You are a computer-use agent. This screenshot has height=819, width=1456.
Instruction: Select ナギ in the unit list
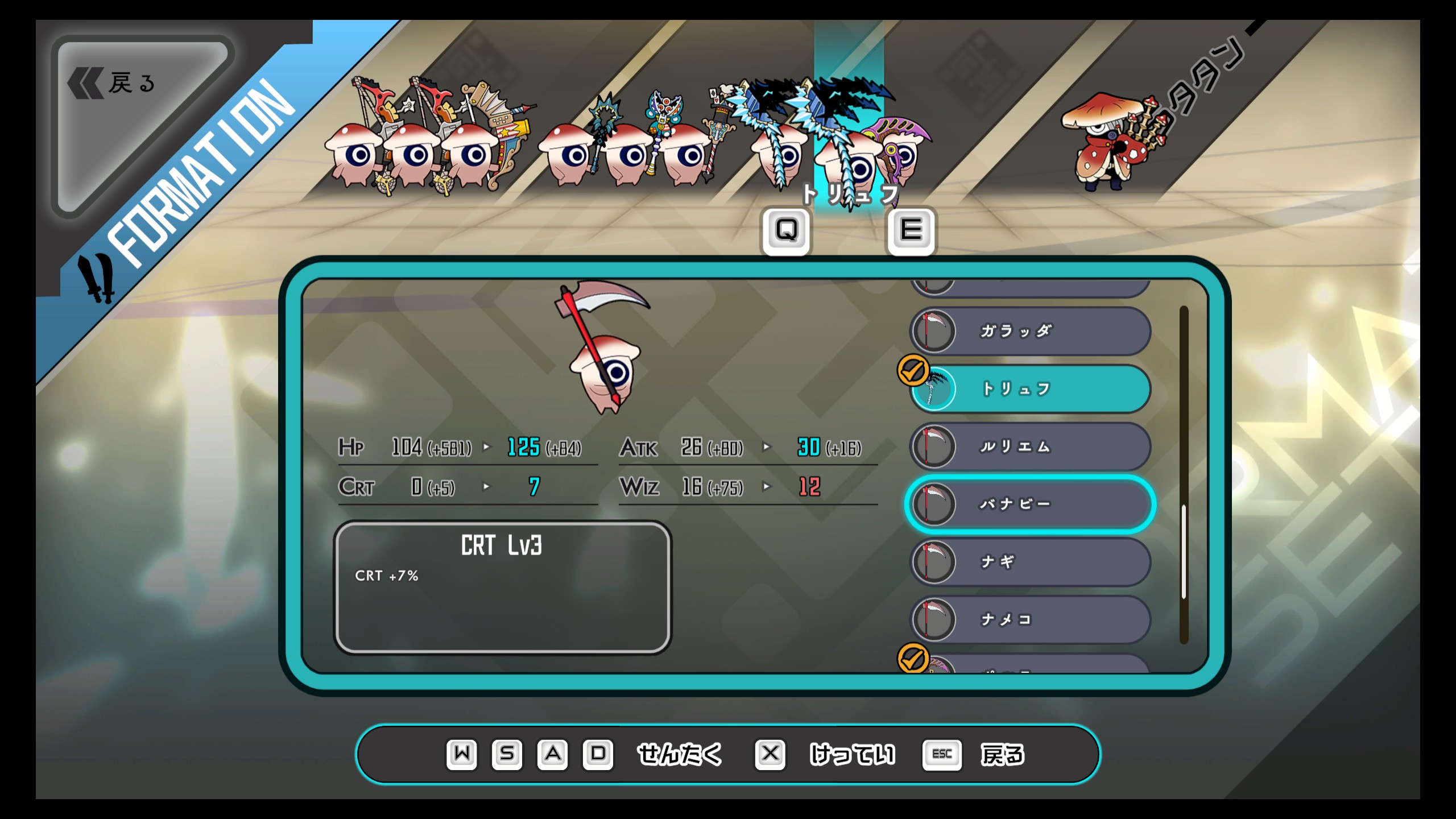(1031, 562)
